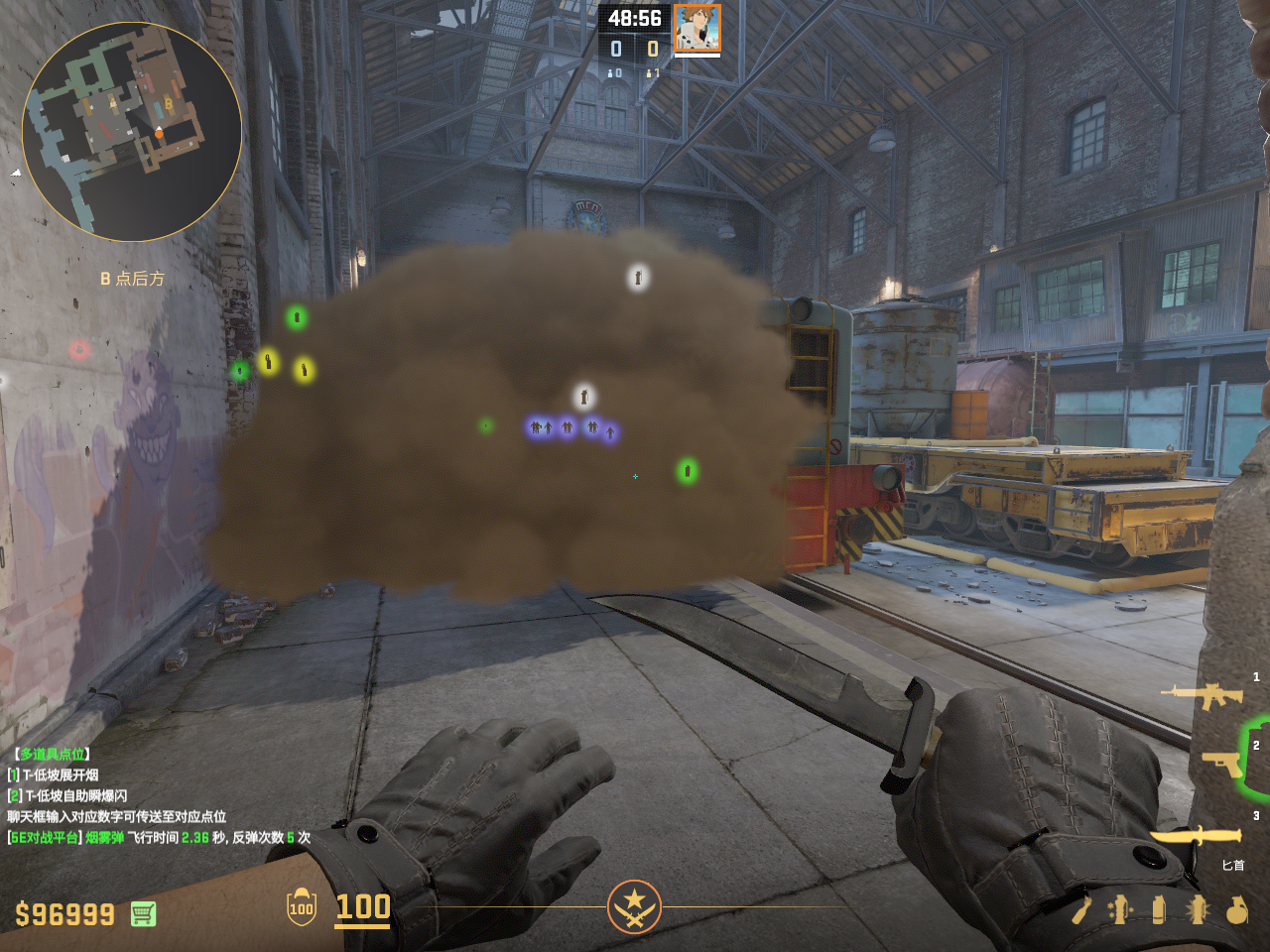This screenshot has width=1270, height=952.
Task: Pick the flashbang icon with sparkles
Action: (1120, 909)
